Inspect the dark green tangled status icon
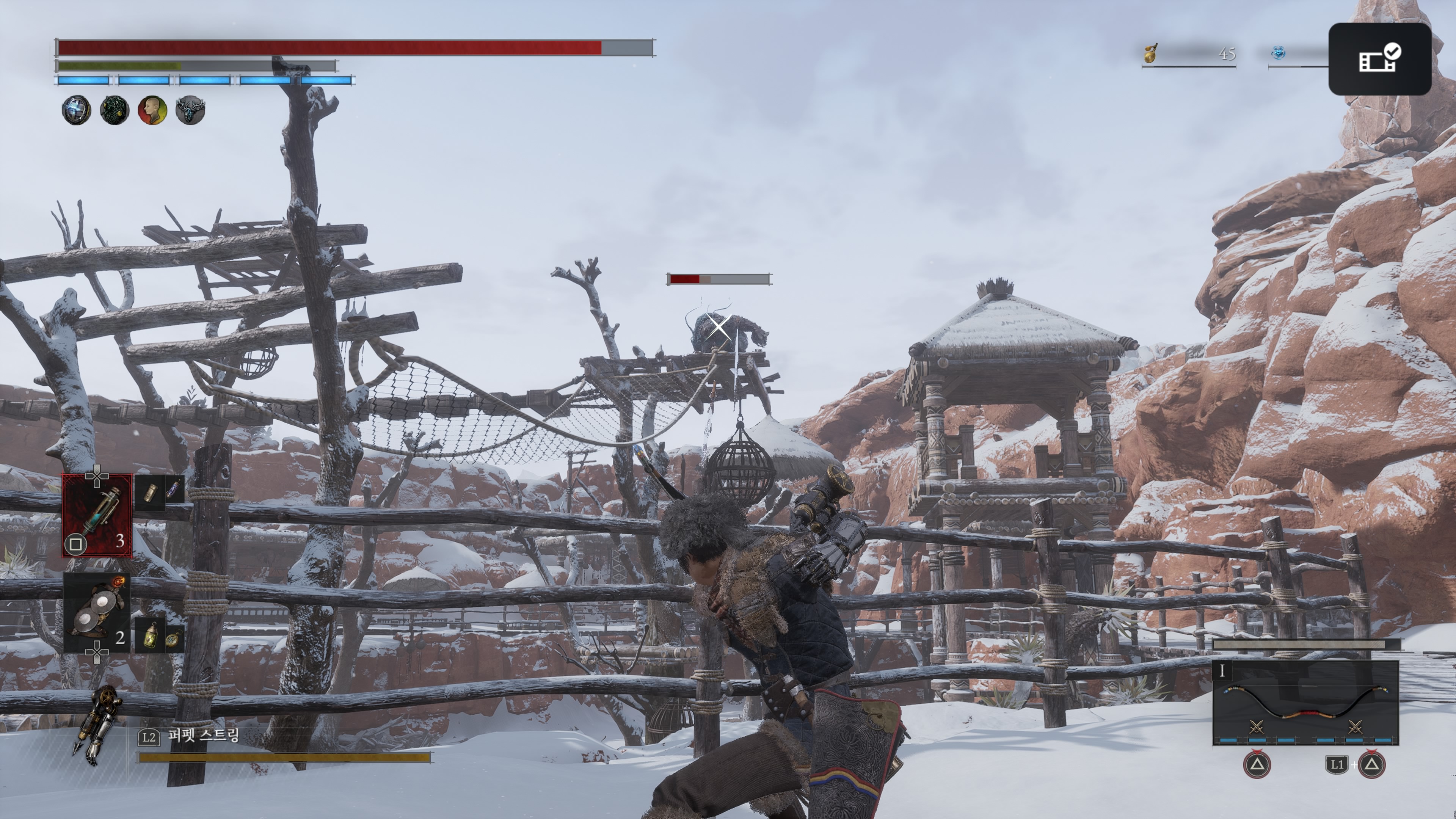Viewport: 1456px width, 819px height. pos(114,110)
